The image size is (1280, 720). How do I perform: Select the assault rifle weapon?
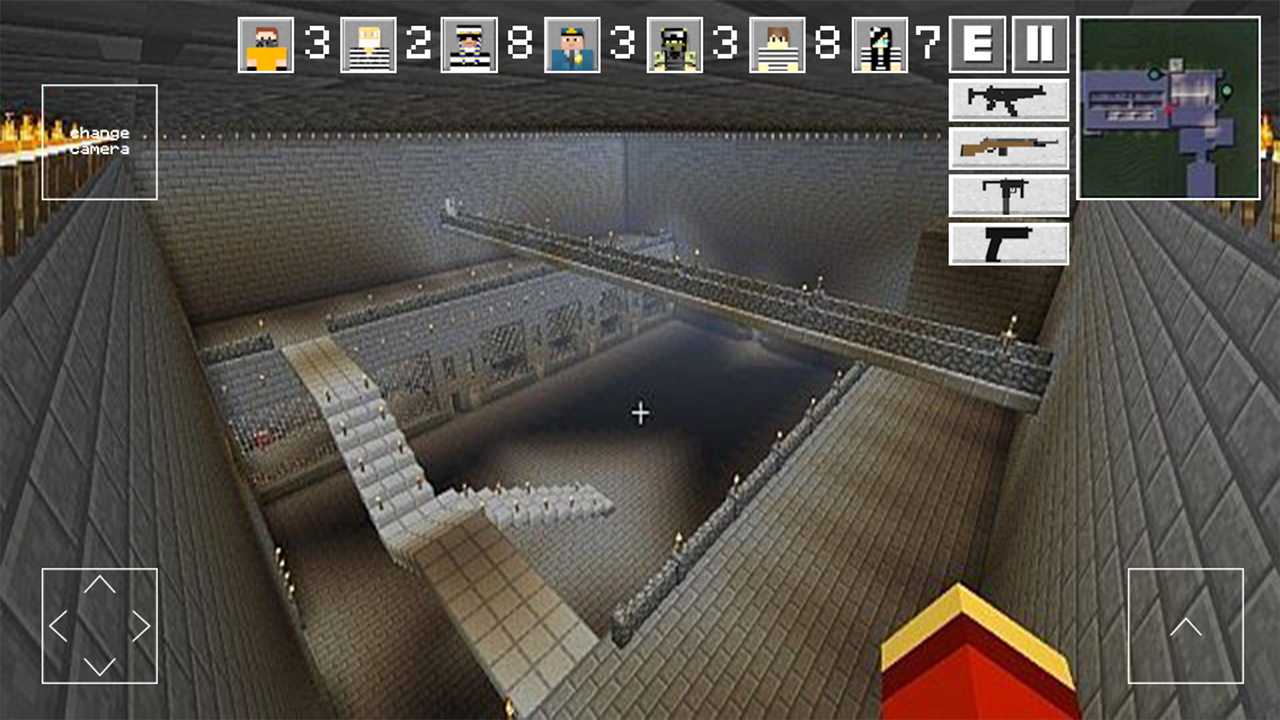point(1008,101)
